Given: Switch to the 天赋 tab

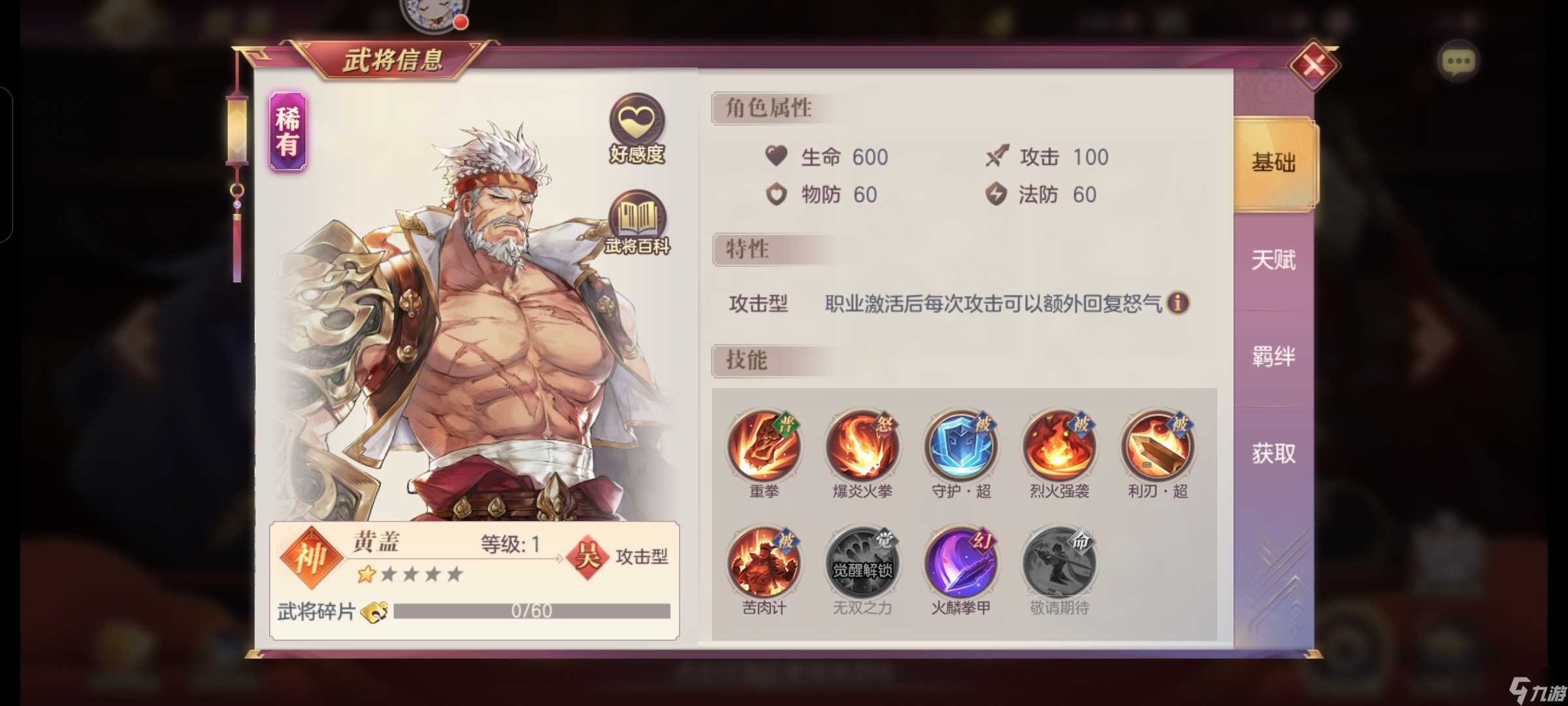Looking at the screenshot, I should pos(1273,260).
